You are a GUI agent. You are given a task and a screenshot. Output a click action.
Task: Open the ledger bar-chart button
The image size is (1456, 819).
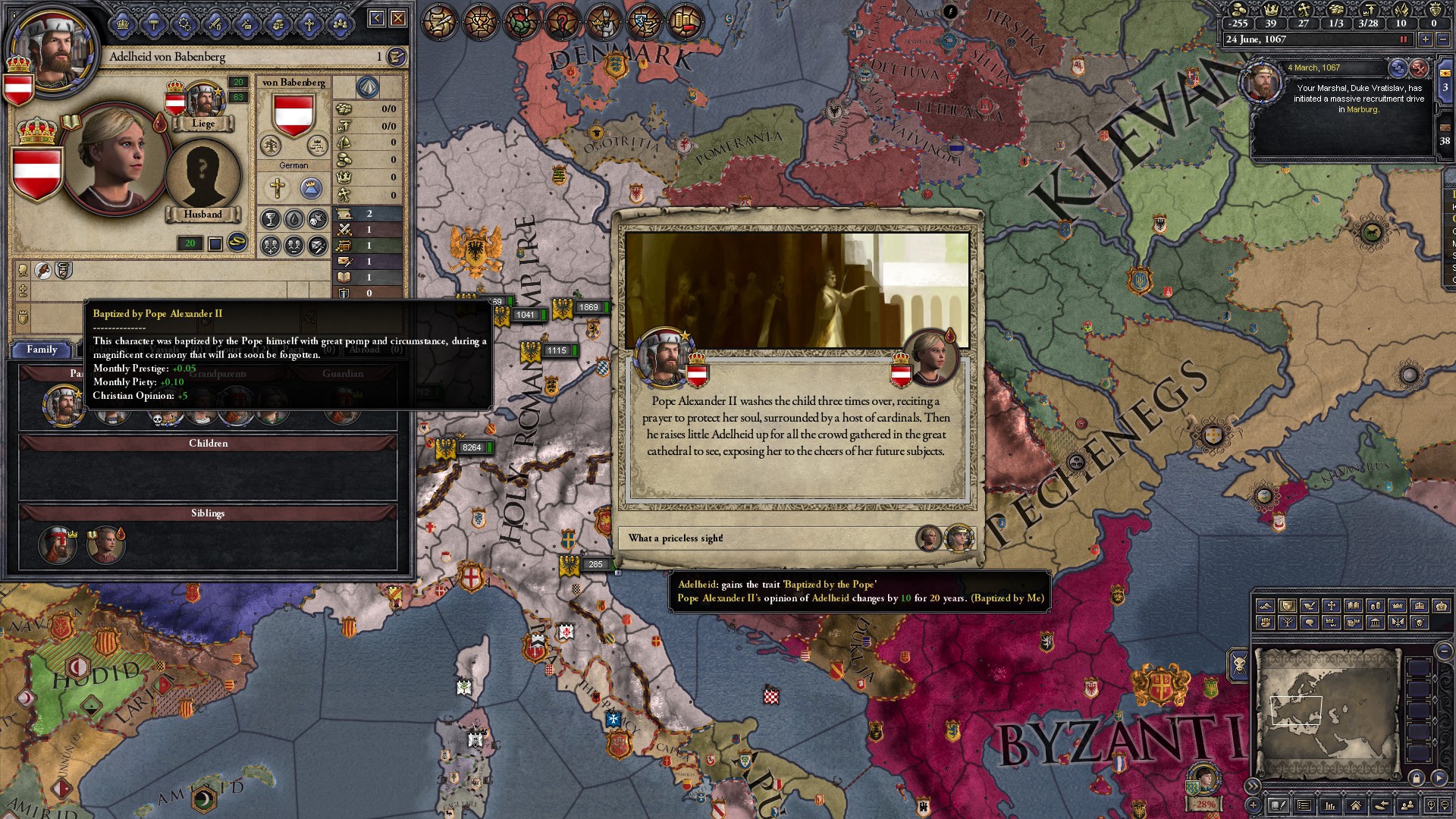tap(1329, 805)
